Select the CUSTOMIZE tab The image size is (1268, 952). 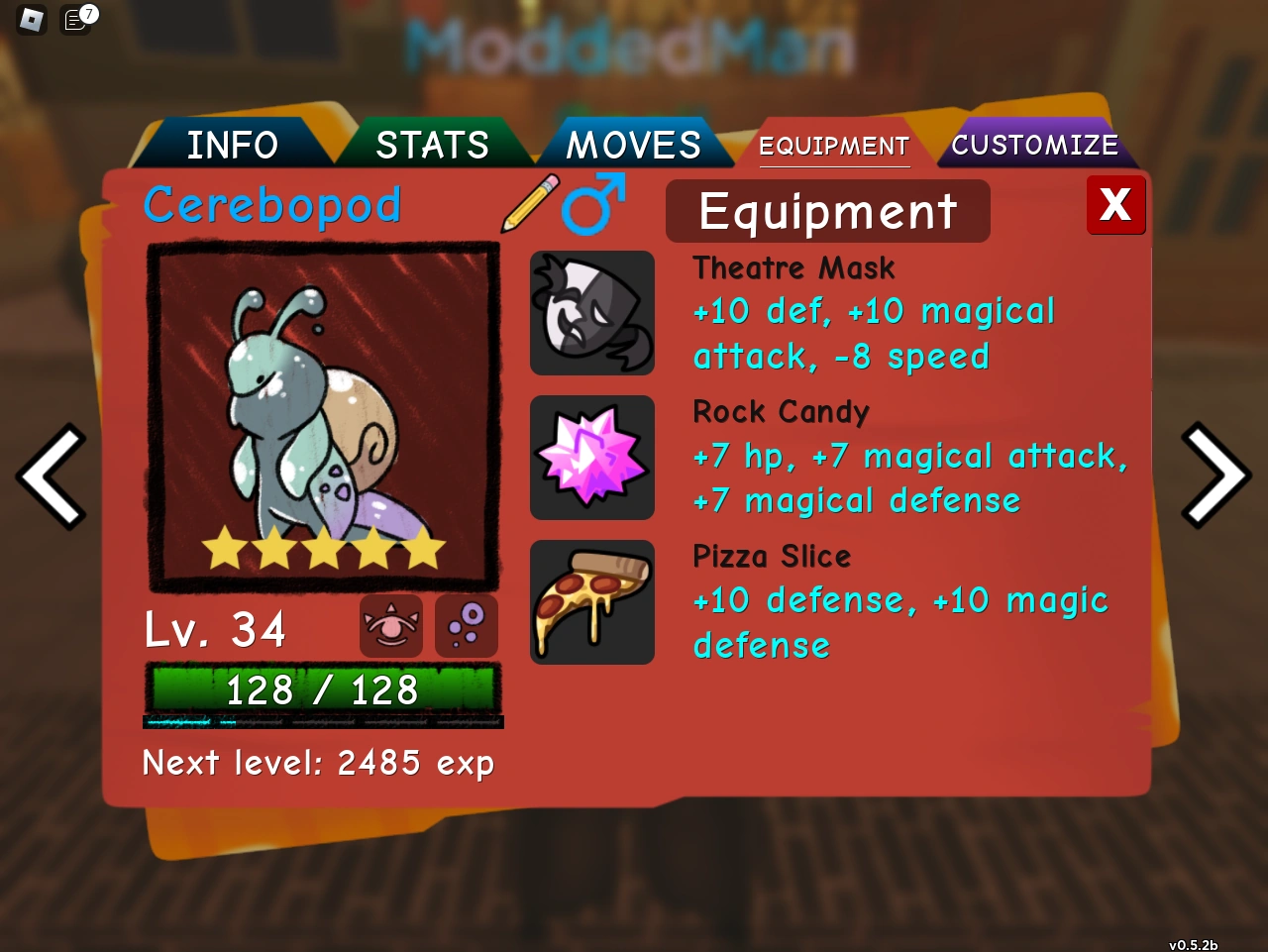(x=1034, y=145)
